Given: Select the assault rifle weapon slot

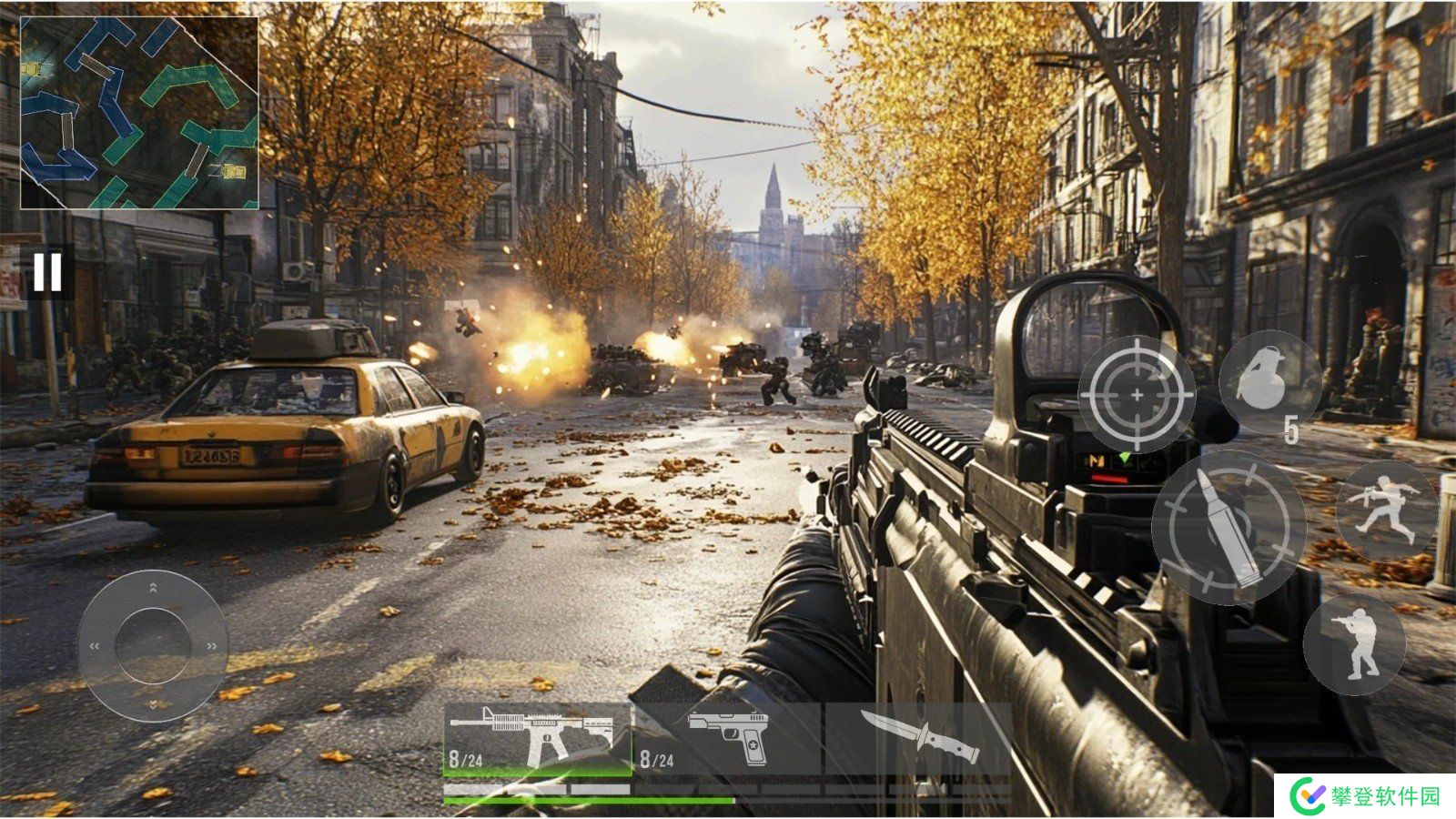Looking at the screenshot, I should (538, 739).
